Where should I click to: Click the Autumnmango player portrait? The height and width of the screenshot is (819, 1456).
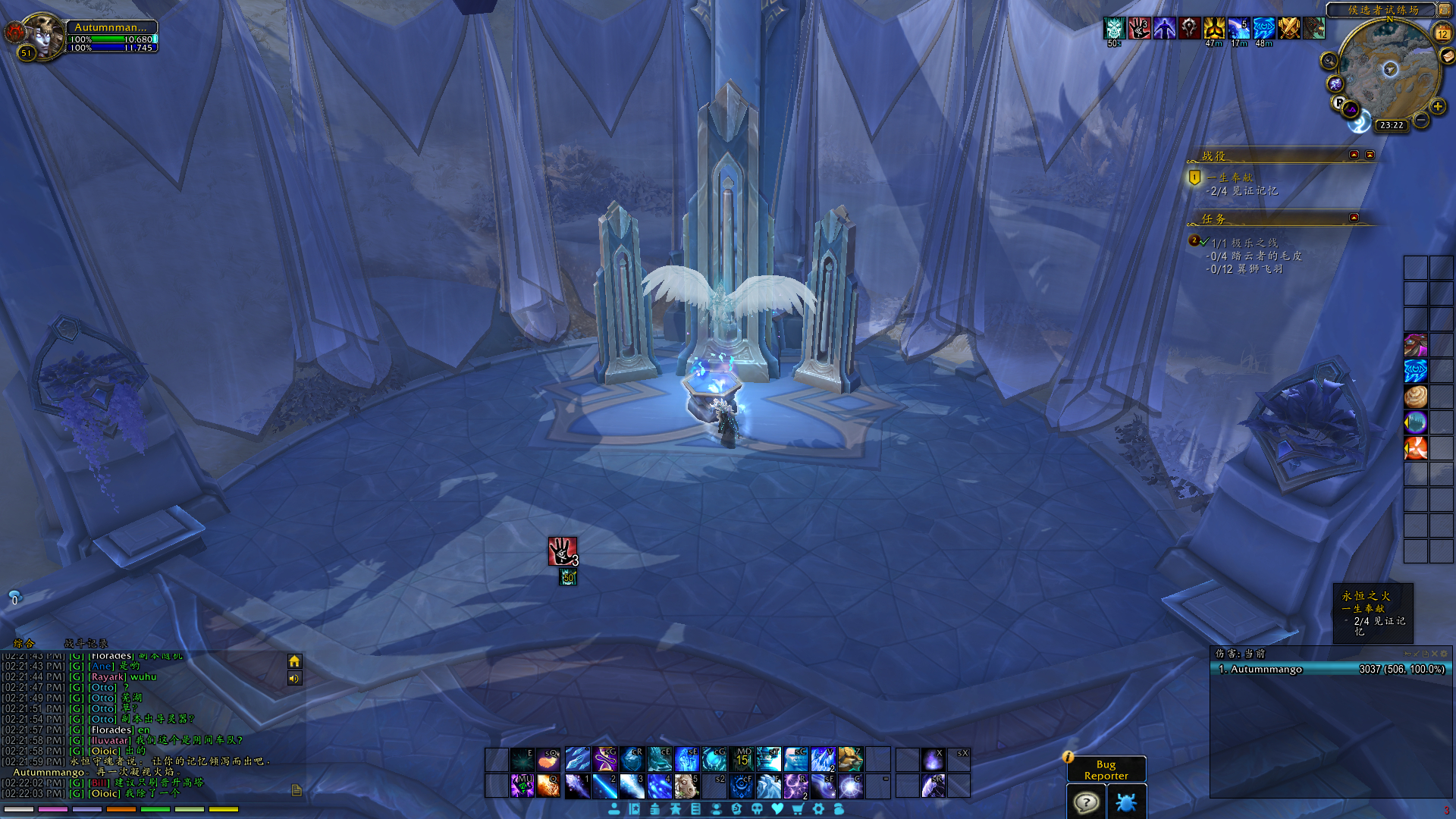(44, 34)
